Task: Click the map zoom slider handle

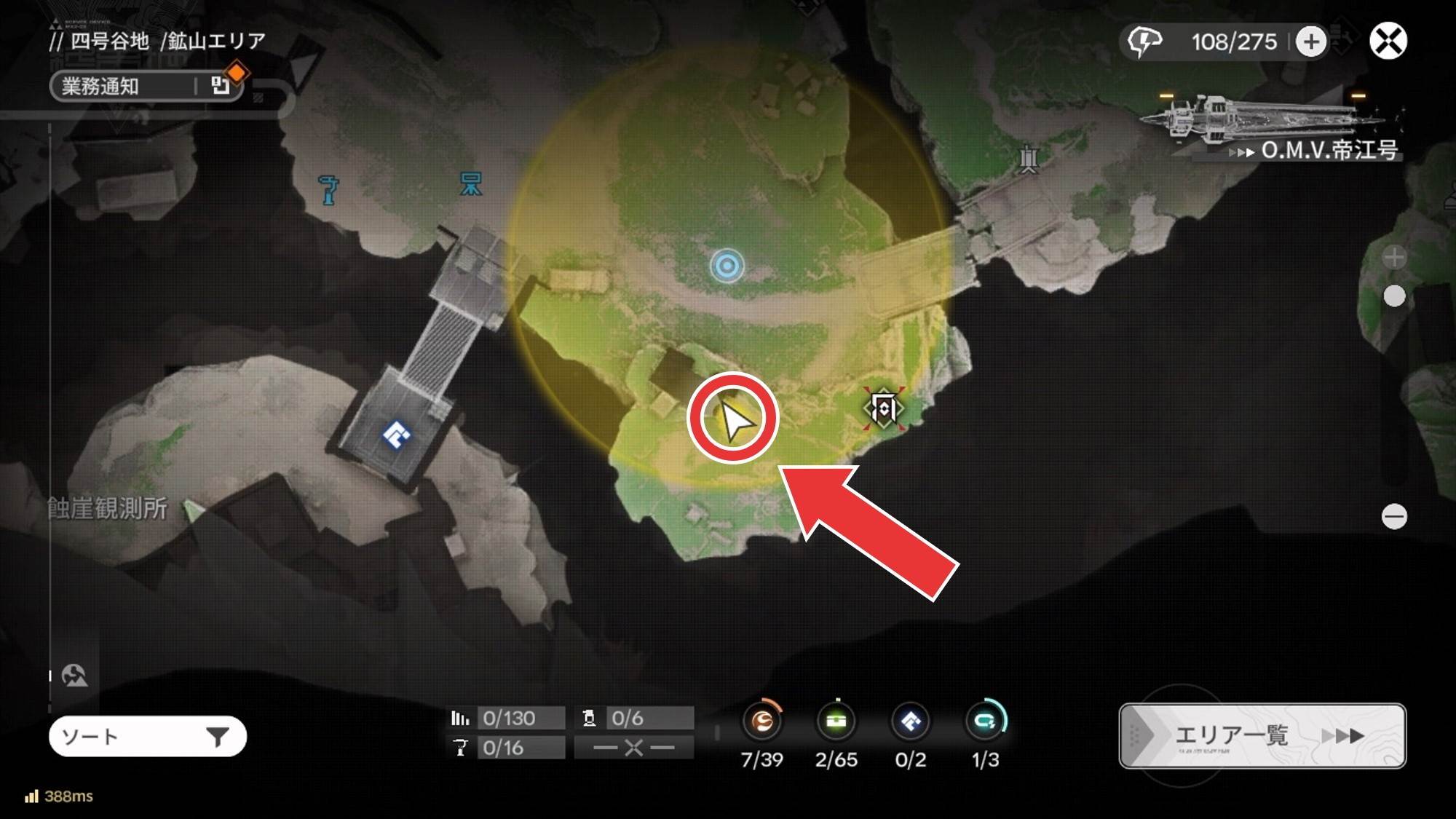Action: (x=1393, y=296)
